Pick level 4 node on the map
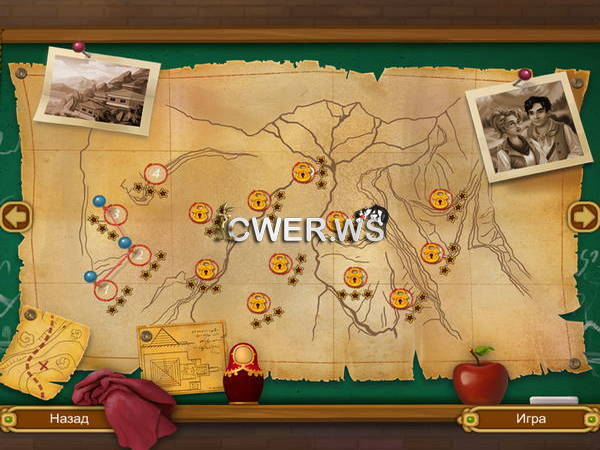The height and width of the screenshot is (450, 600). coord(155,174)
